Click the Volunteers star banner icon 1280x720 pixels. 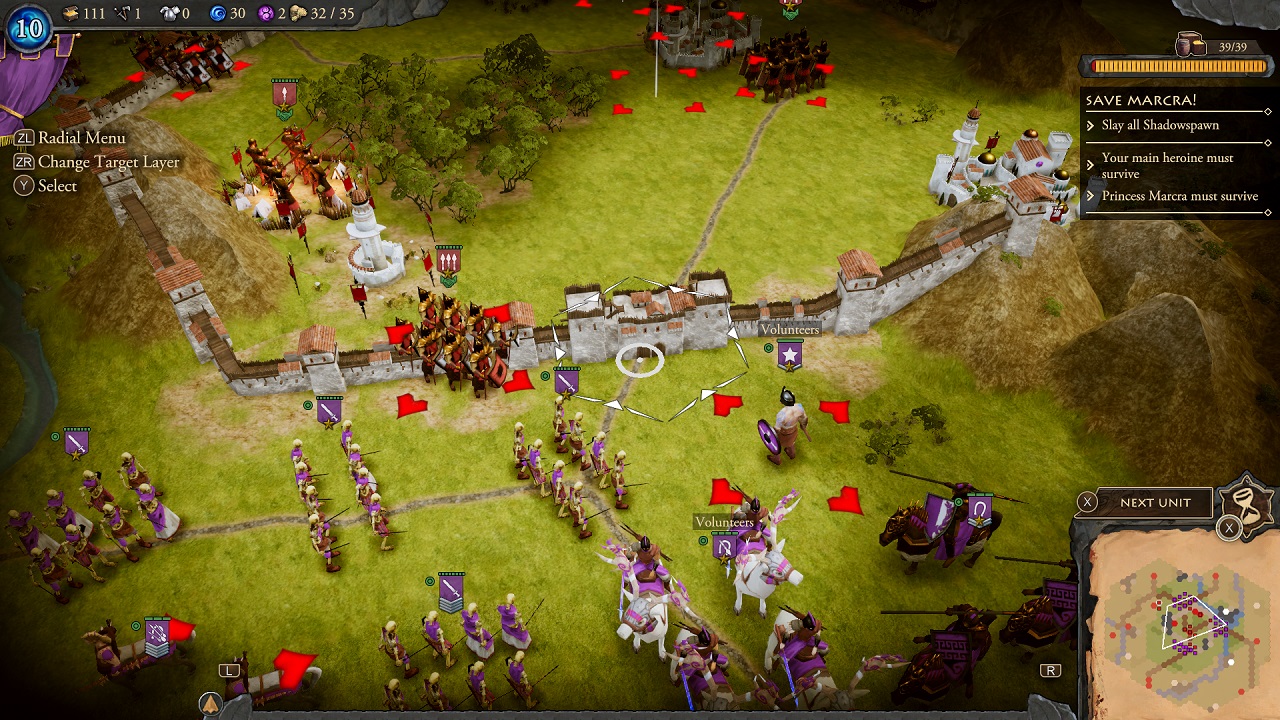tap(790, 354)
